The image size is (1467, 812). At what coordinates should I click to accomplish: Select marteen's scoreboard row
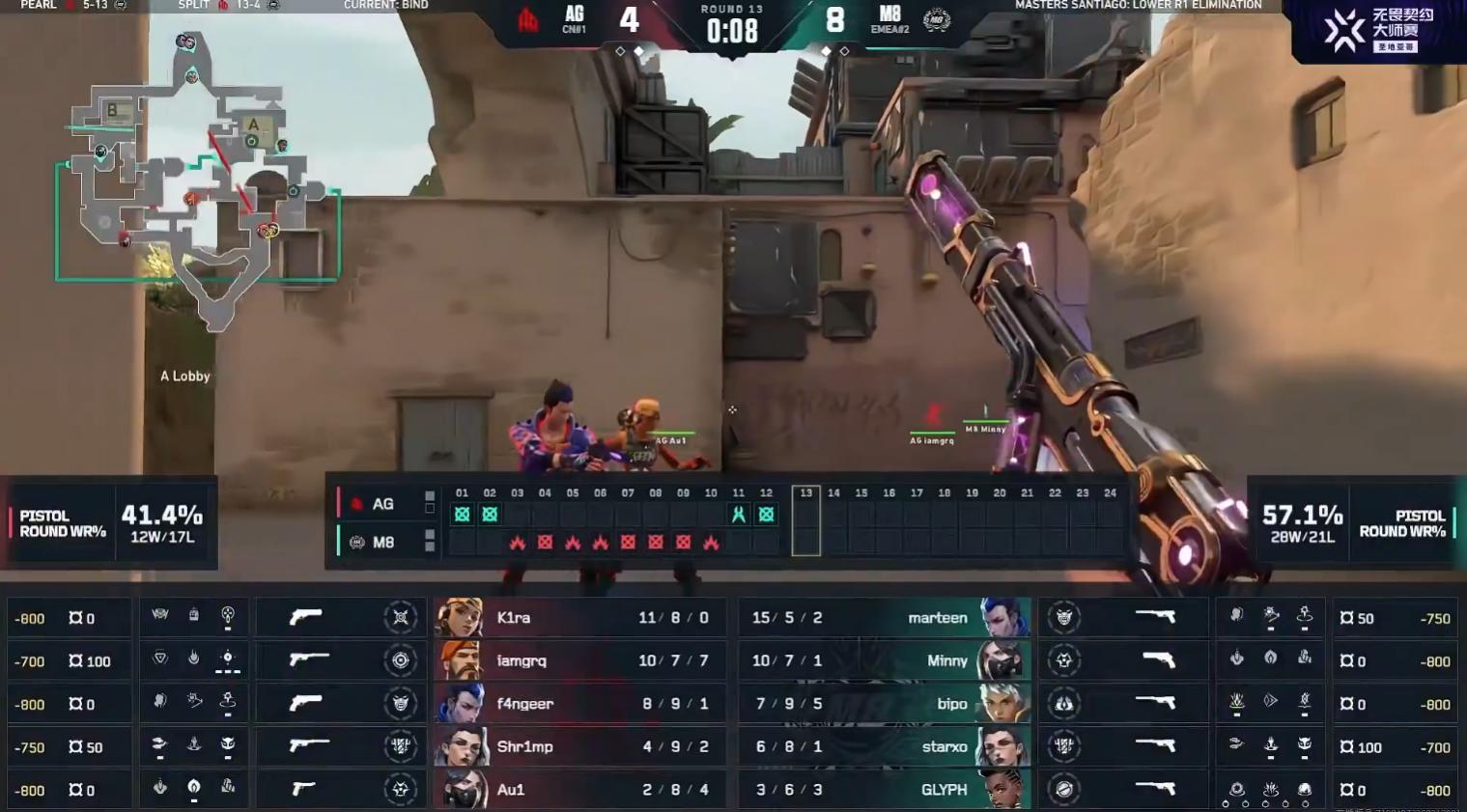(884, 618)
